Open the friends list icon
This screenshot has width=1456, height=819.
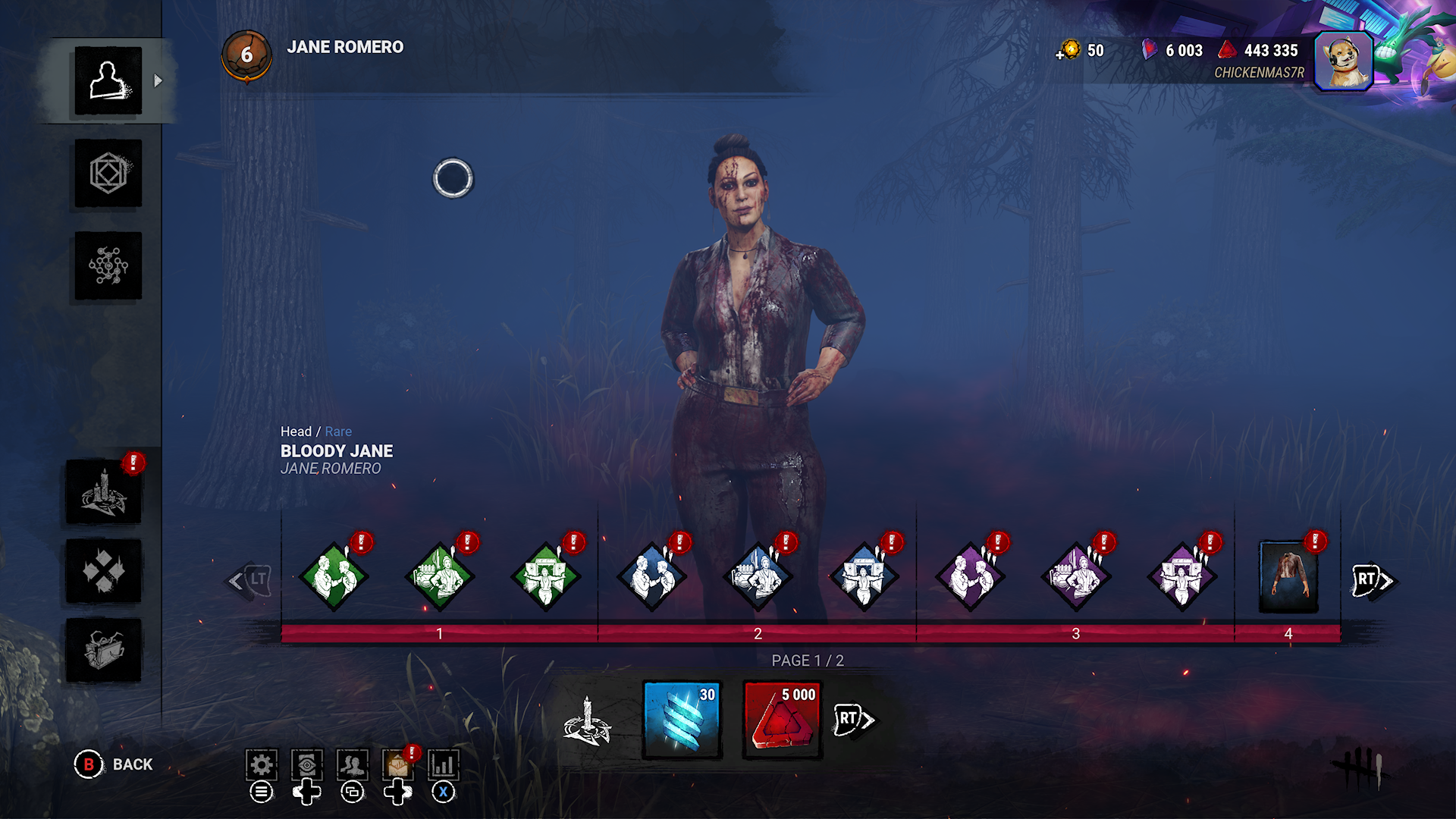click(x=353, y=765)
